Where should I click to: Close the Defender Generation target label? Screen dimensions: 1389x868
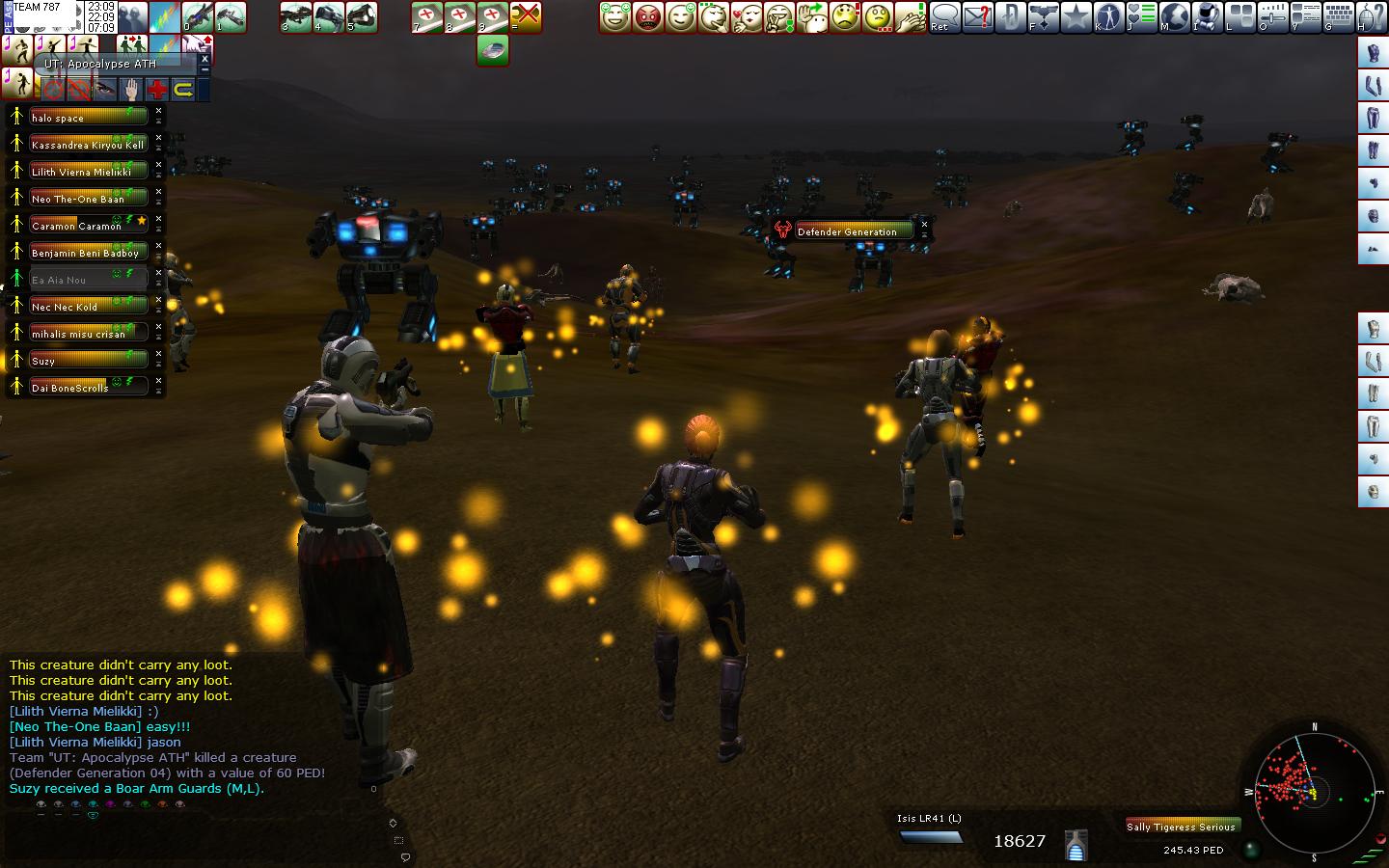tap(924, 225)
